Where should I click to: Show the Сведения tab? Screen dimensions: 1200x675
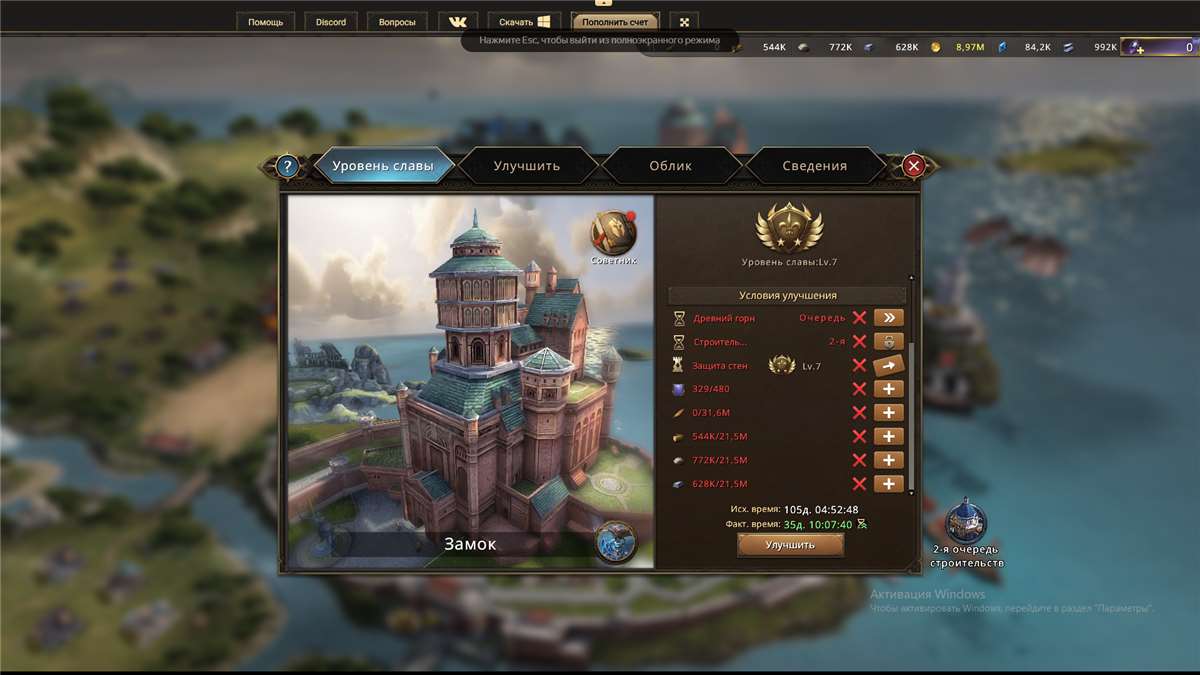pyautogui.click(x=814, y=166)
